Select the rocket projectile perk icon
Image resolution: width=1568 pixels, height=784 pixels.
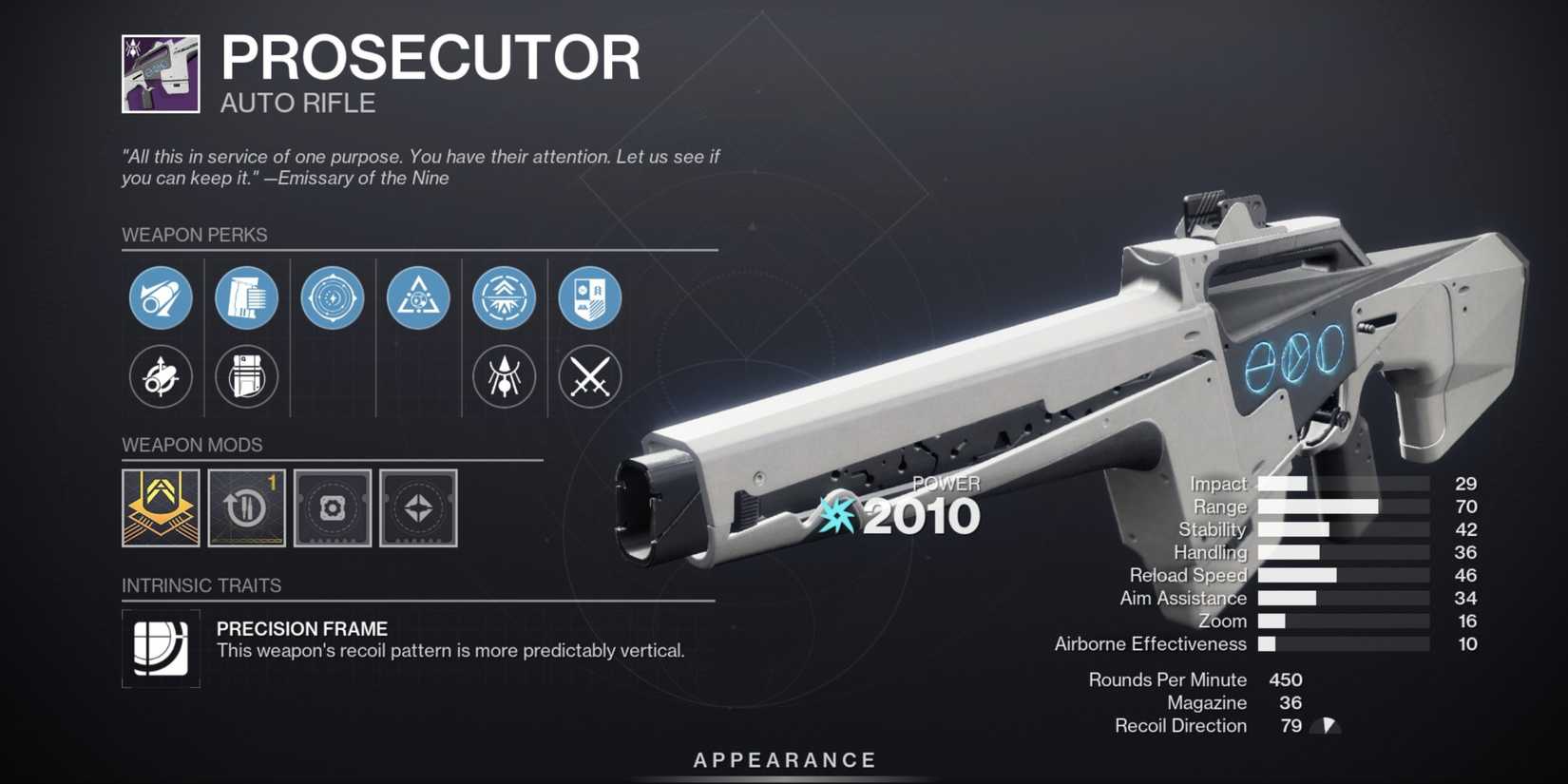(161, 376)
